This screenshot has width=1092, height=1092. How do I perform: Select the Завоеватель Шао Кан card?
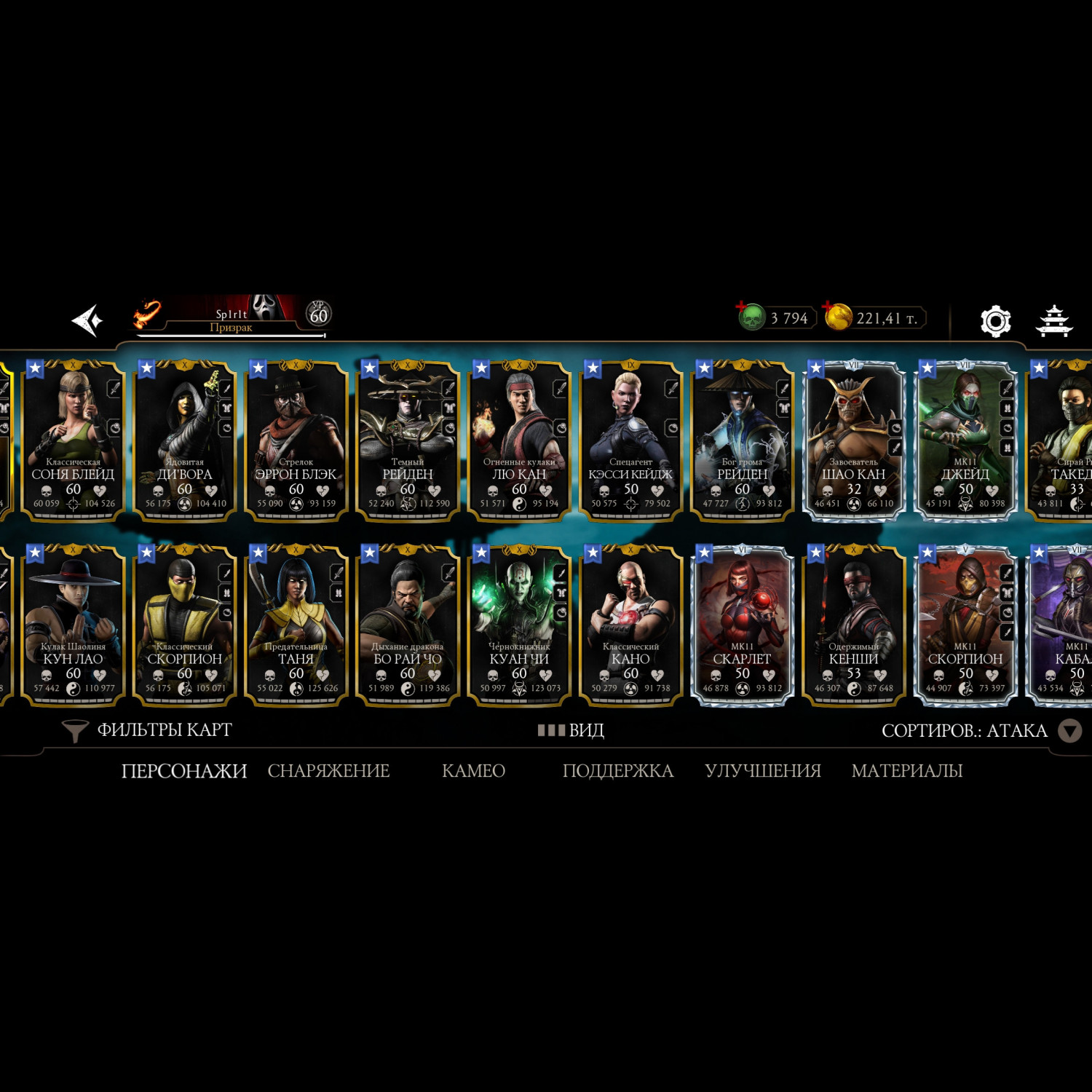tap(854, 440)
